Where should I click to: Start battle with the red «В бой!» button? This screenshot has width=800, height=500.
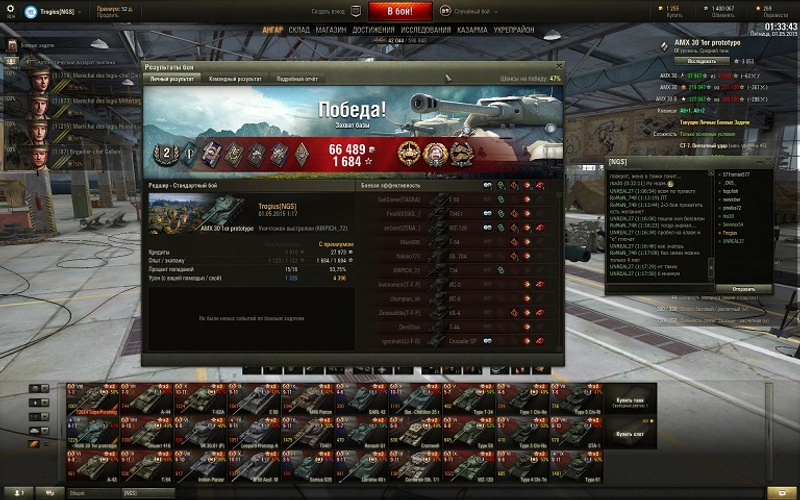click(x=399, y=12)
